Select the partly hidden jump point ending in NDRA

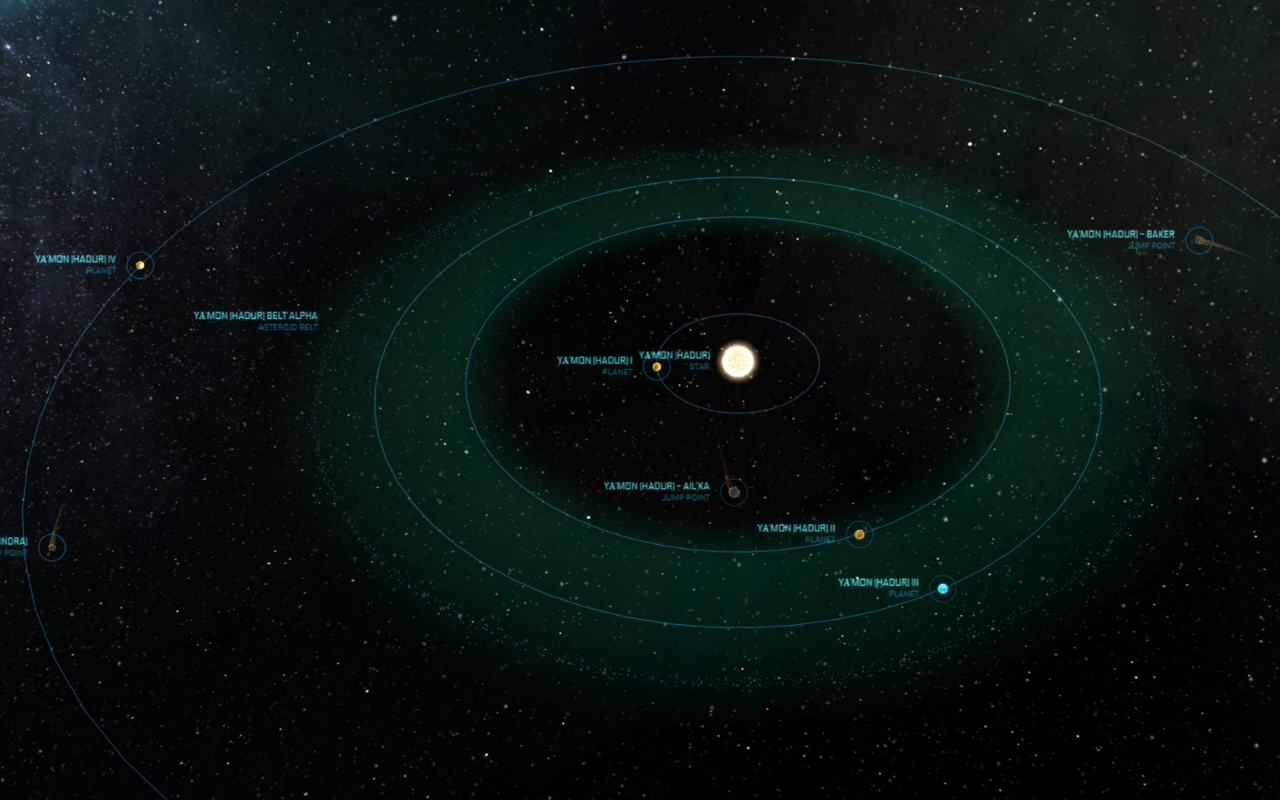coord(52,547)
